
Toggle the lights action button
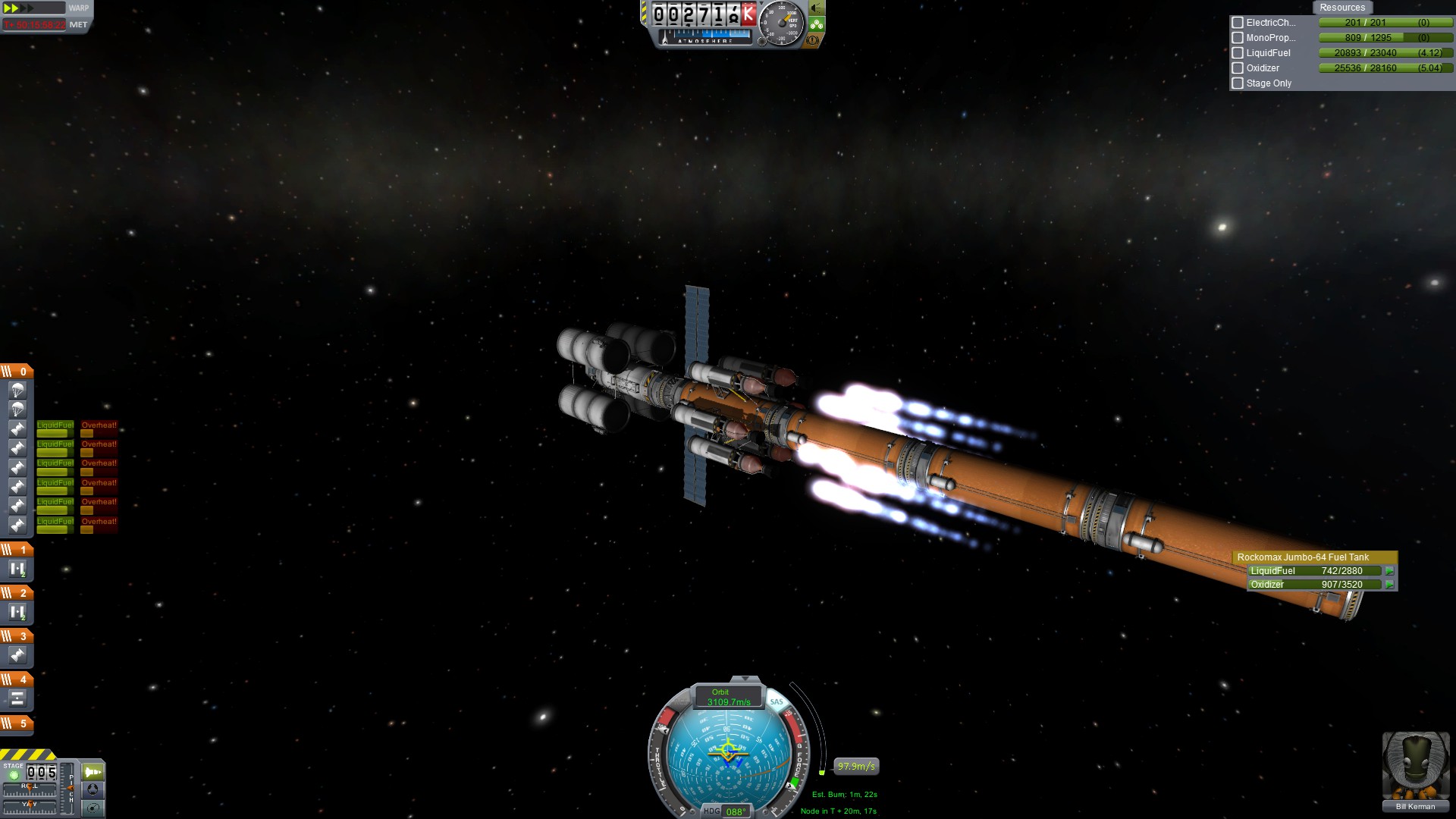[817, 8]
